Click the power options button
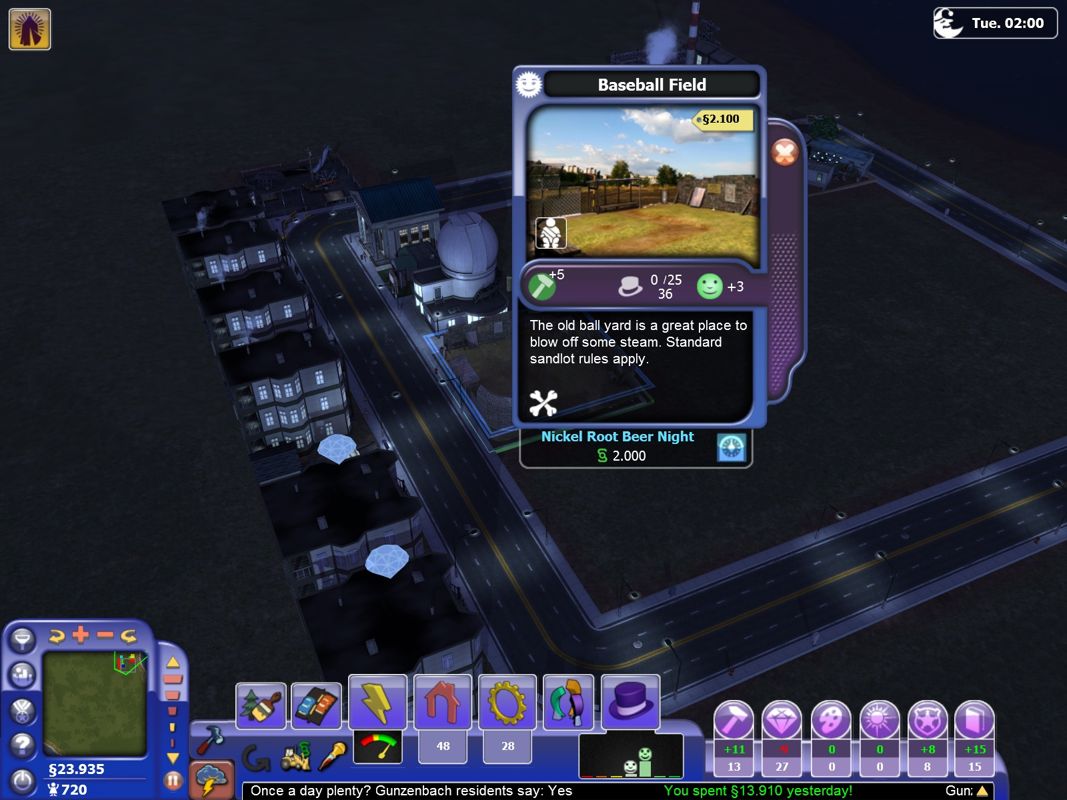Screen dimensions: 1067x800 22,780
